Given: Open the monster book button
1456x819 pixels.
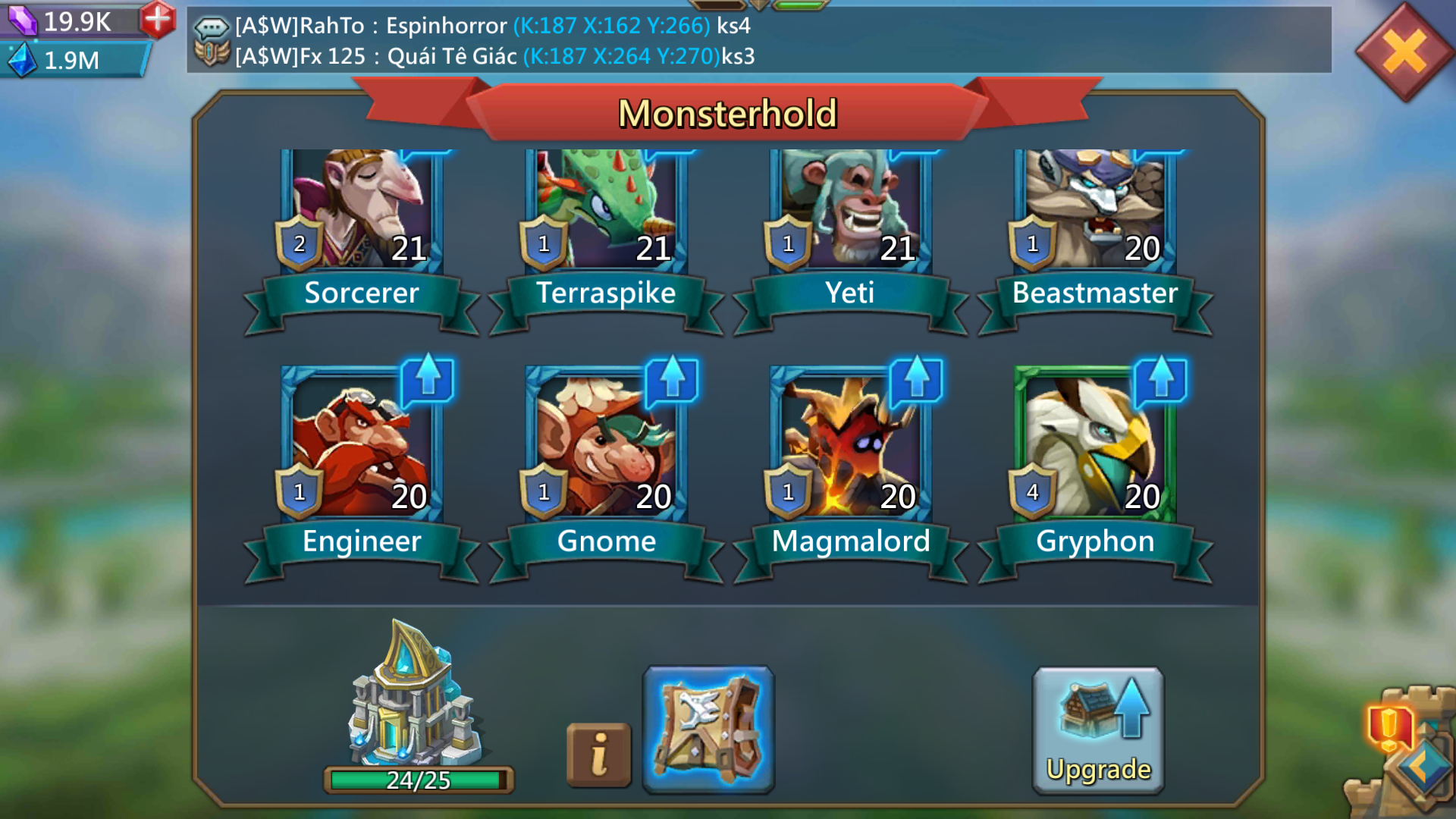Looking at the screenshot, I should pyautogui.click(x=708, y=730).
